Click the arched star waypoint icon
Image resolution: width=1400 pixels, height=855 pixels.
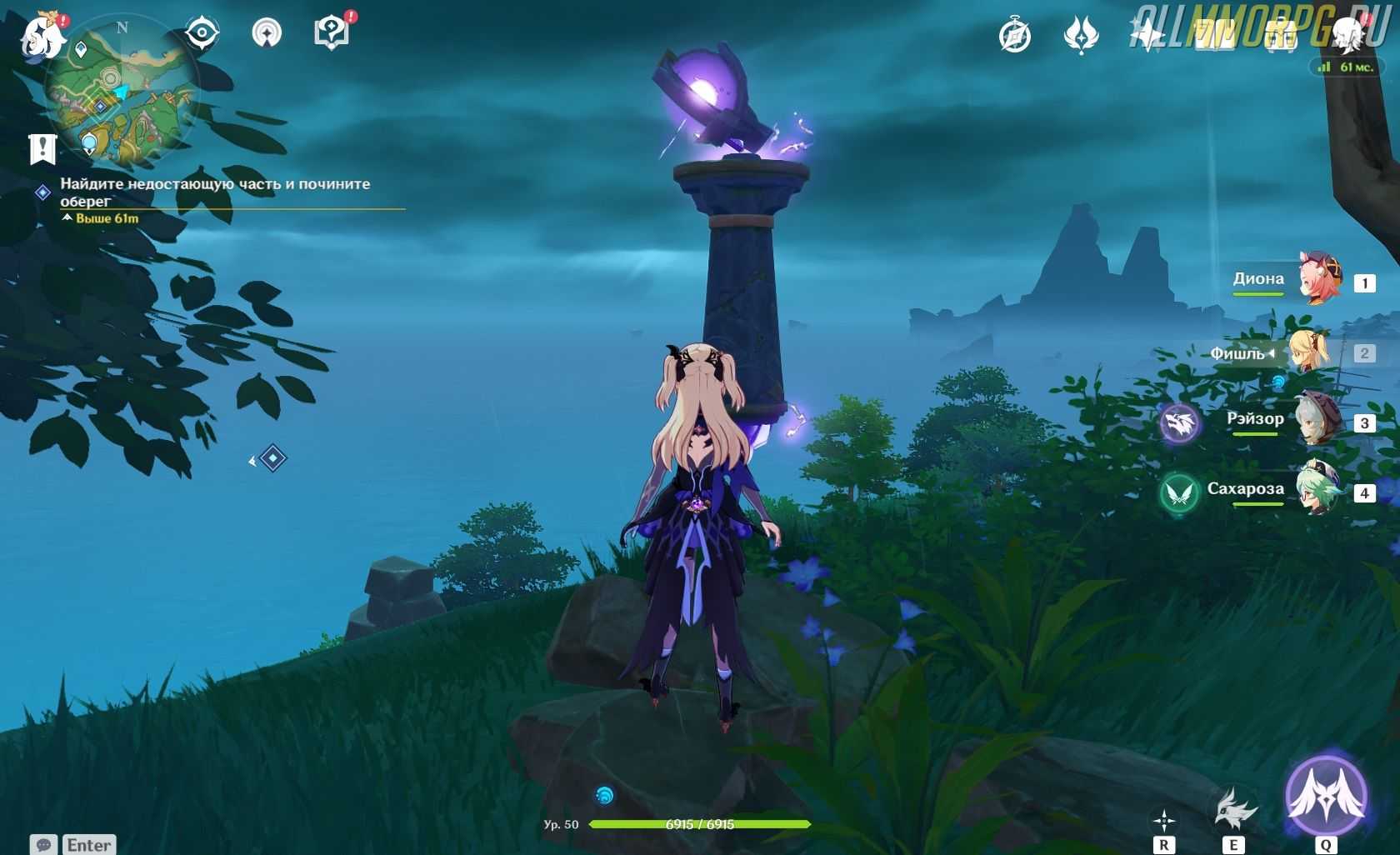[267, 33]
